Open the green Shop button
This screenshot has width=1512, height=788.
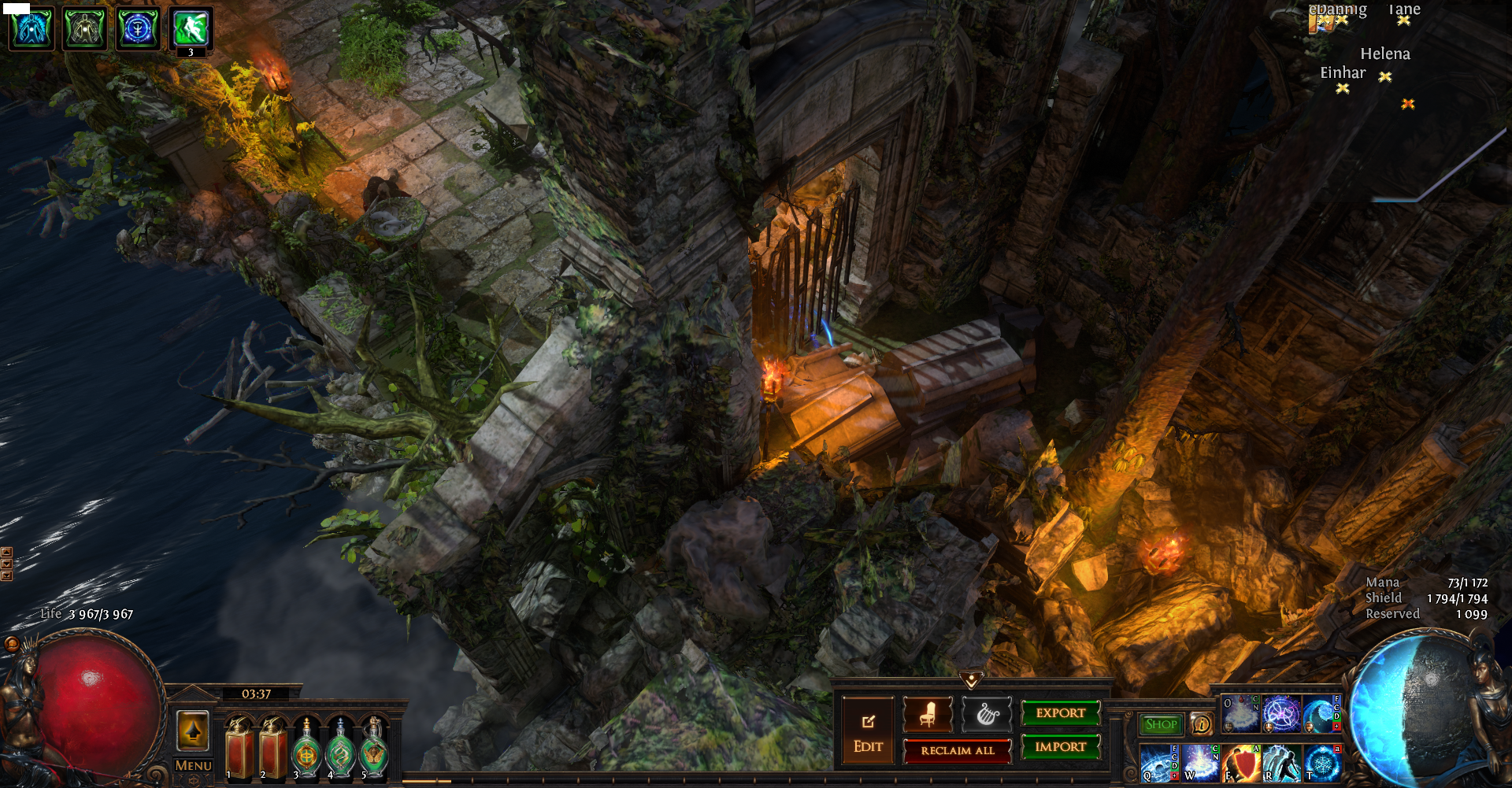(1161, 724)
